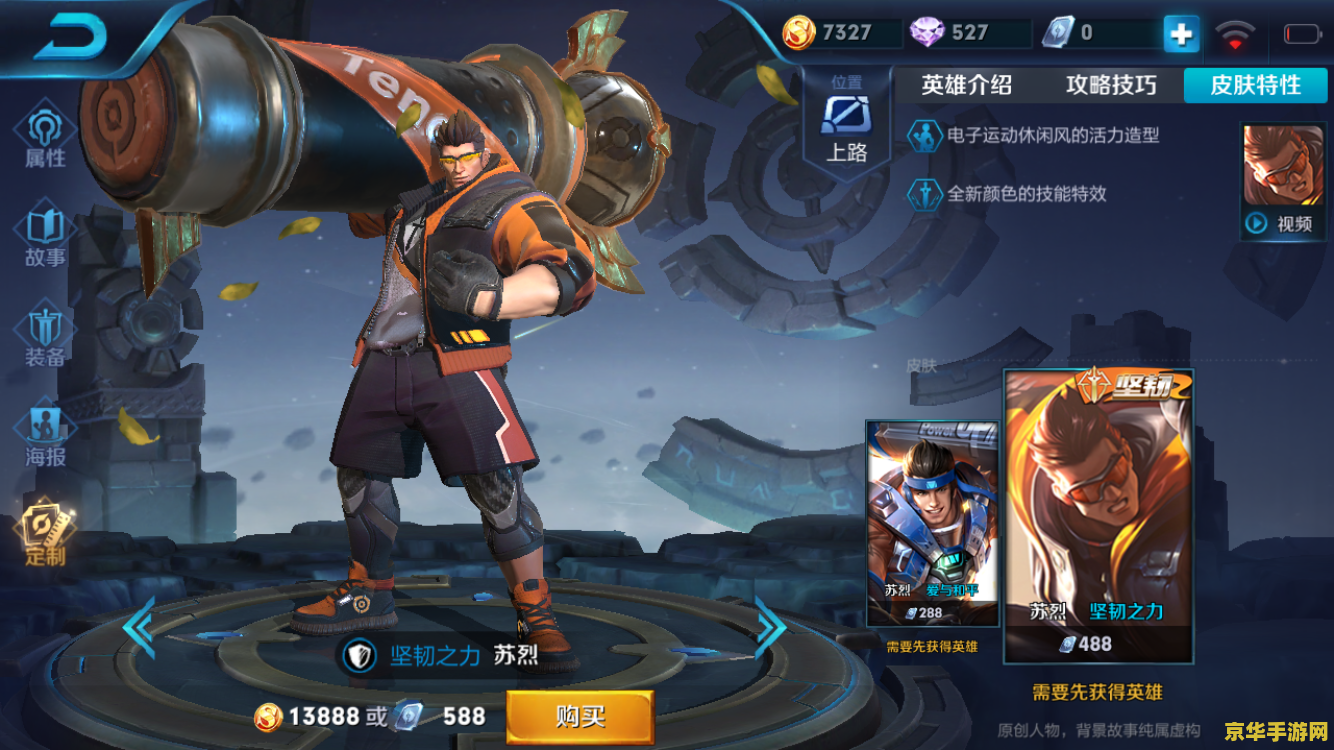Screen dimensions: 1334x750
Task: Open the 装备 equipment section
Action: pyautogui.click(x=45, y=338)
